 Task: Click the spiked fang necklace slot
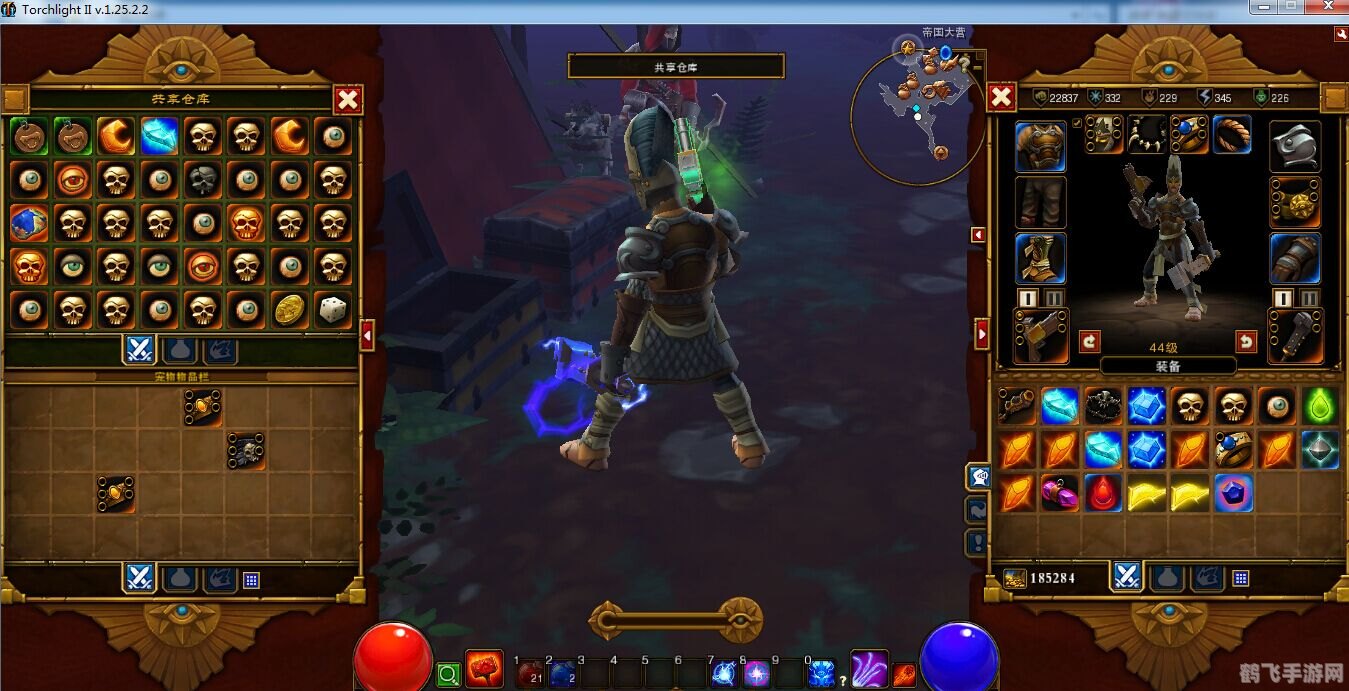[1147, 134]
